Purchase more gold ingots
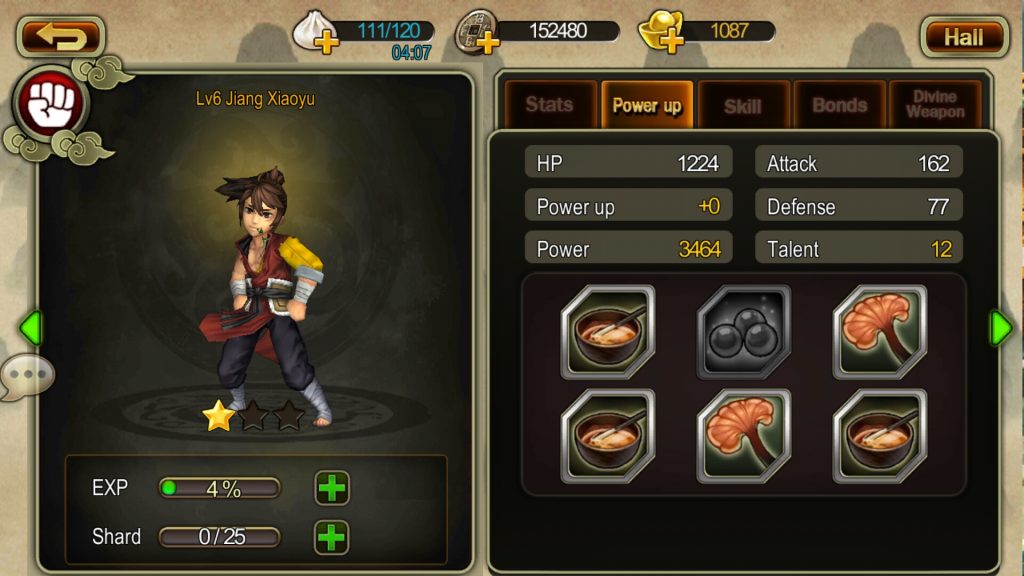Screen dimensions: 1024x576 click(671, 43)
